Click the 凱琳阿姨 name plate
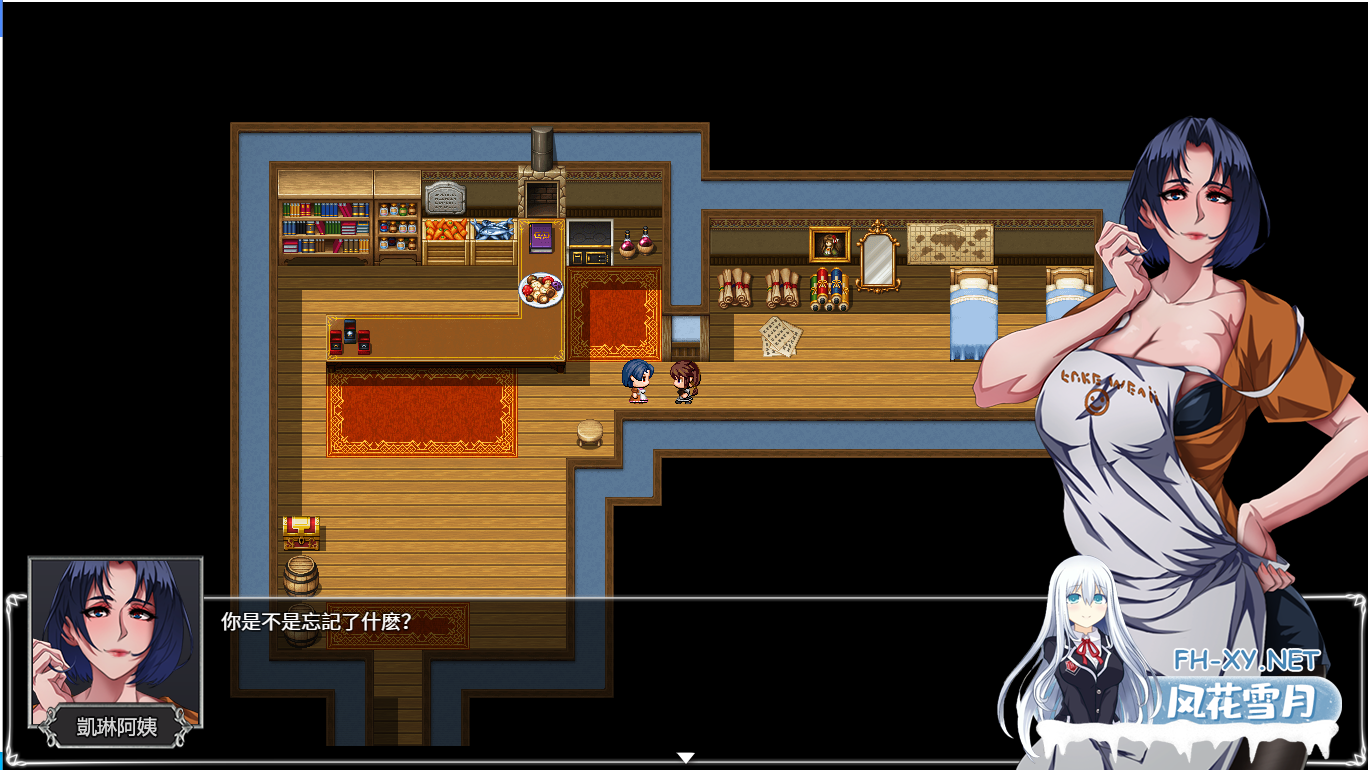The image size is (1368, 770). pyautogui.click(x=113, y=729)
